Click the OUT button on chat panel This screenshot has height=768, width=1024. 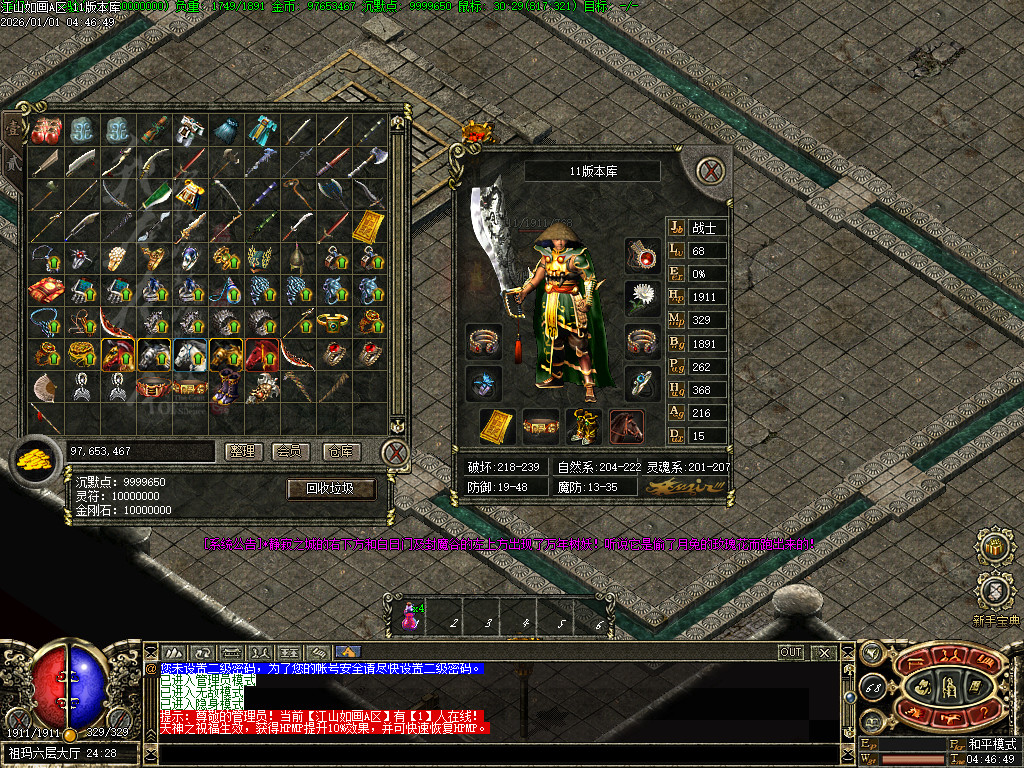pyautogui.click(x=791, y=652)
